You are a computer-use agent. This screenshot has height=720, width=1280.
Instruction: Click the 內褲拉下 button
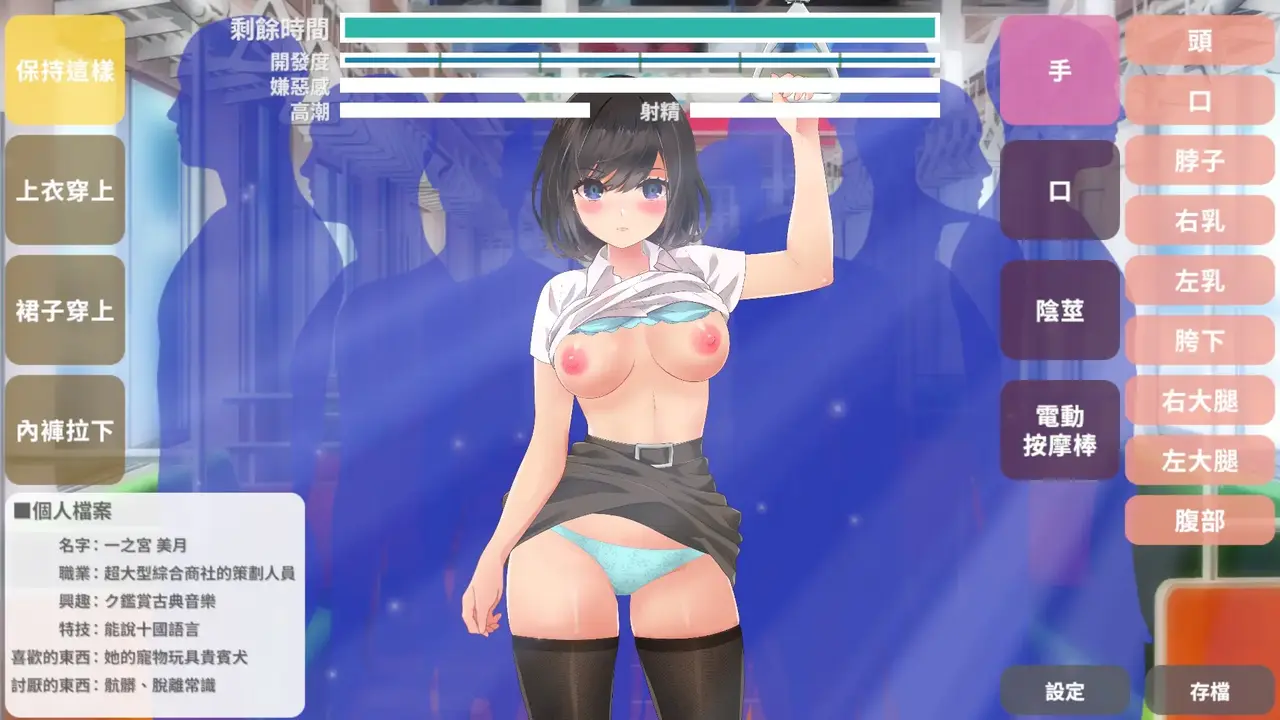(65, 431)
